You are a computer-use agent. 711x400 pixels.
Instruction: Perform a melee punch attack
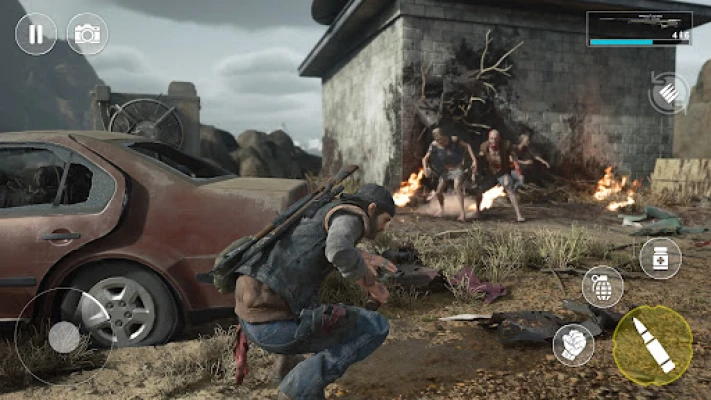pos(573,344)
